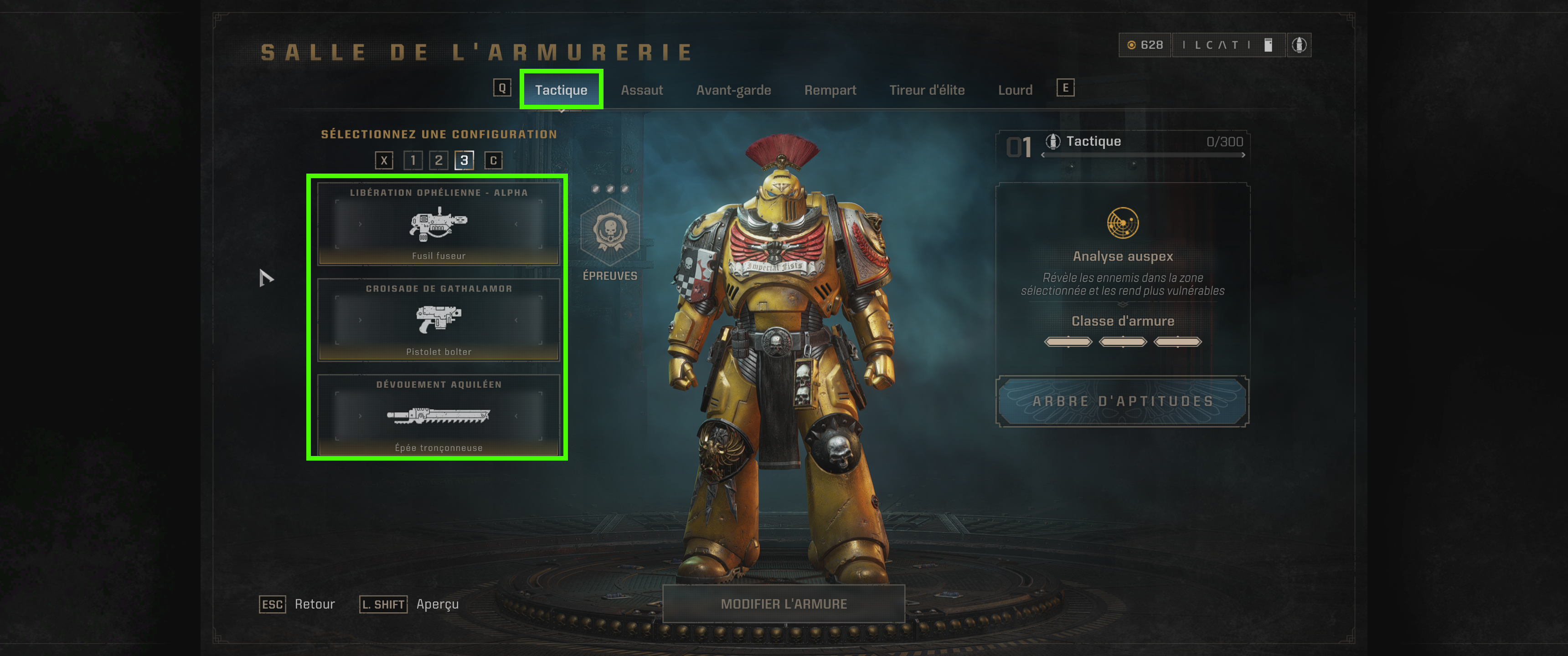Click Modifier l'armure
This screenshot has width=1568, height=656.
tap(784, 604)
